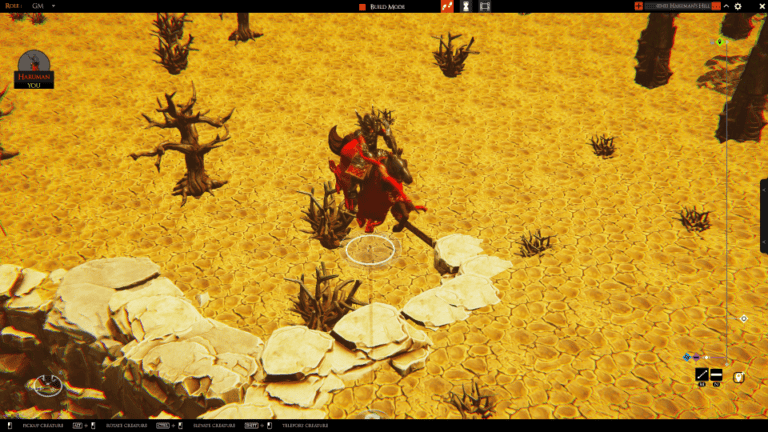Select the Hakuman player portrait

pyautogui.click(x=34, y=65)
